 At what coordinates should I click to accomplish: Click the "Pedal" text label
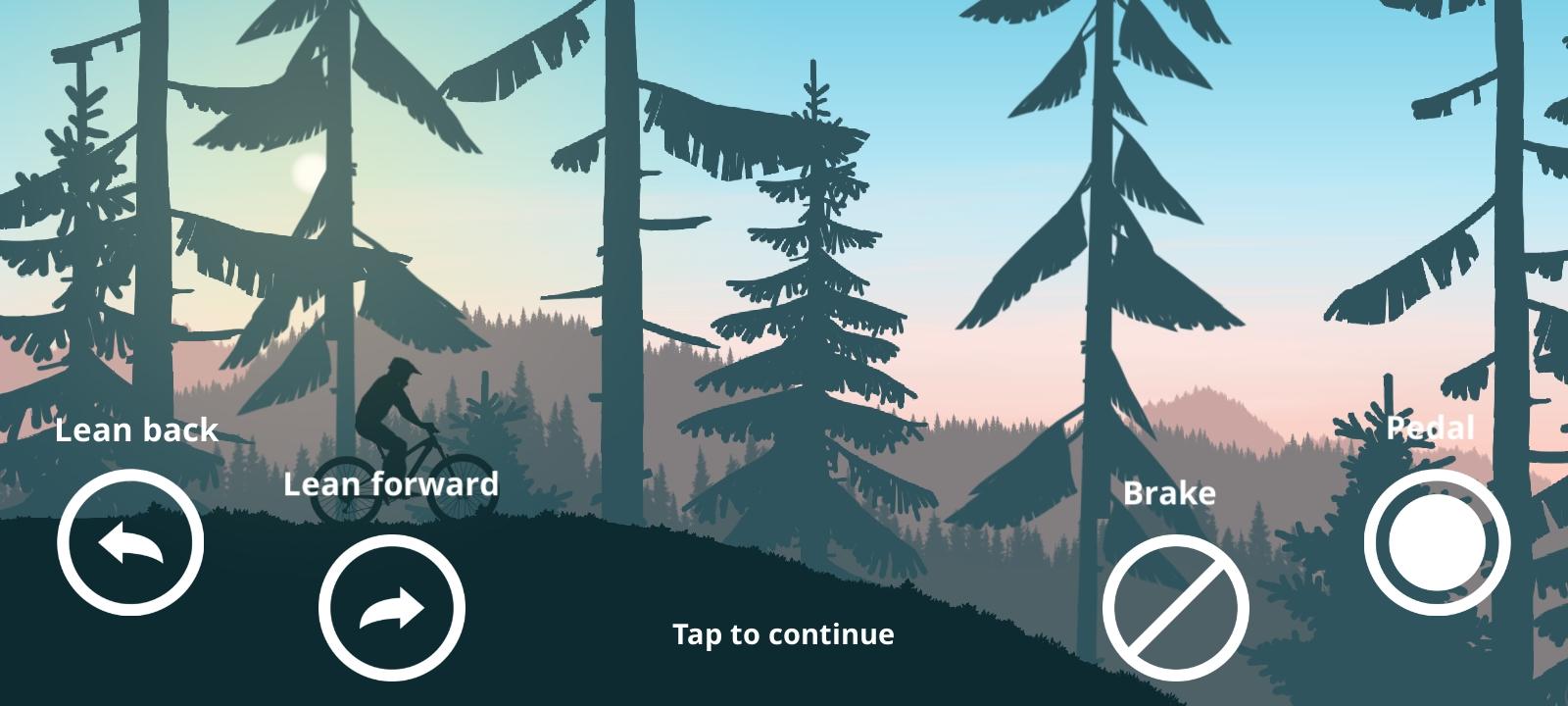(x=1432, y=428)
